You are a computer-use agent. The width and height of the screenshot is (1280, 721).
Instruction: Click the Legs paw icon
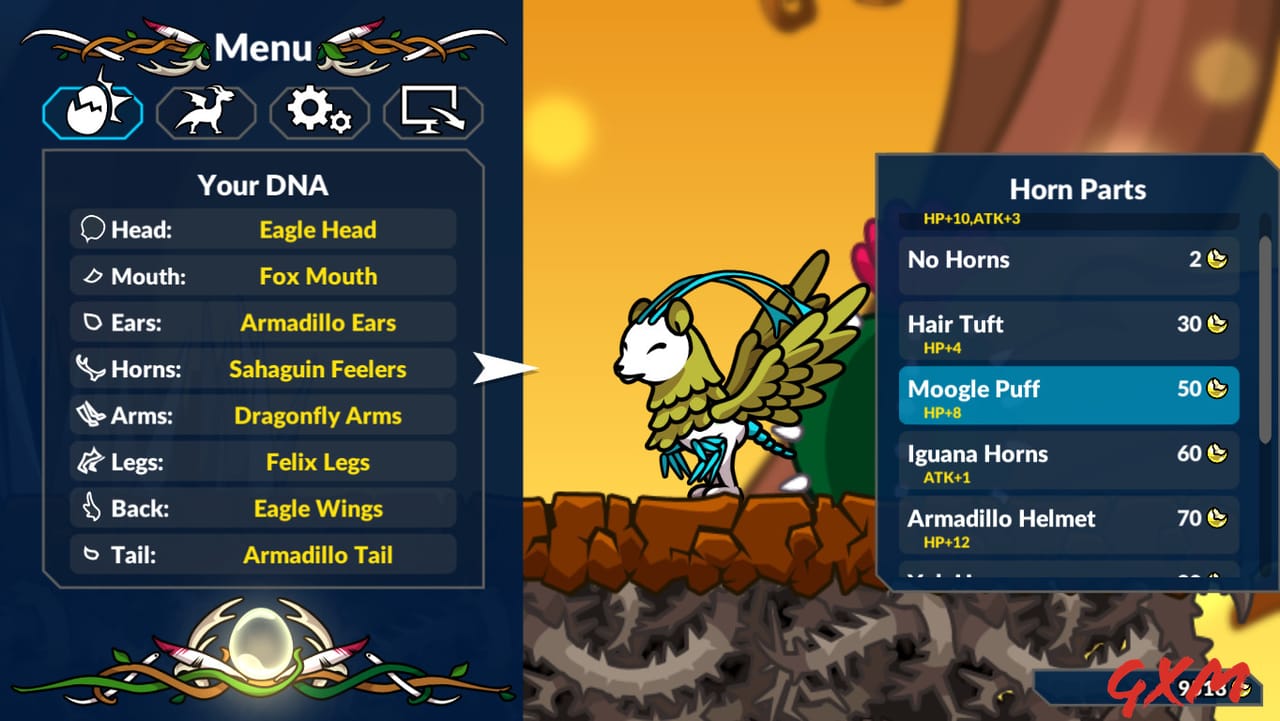(89, 461)
